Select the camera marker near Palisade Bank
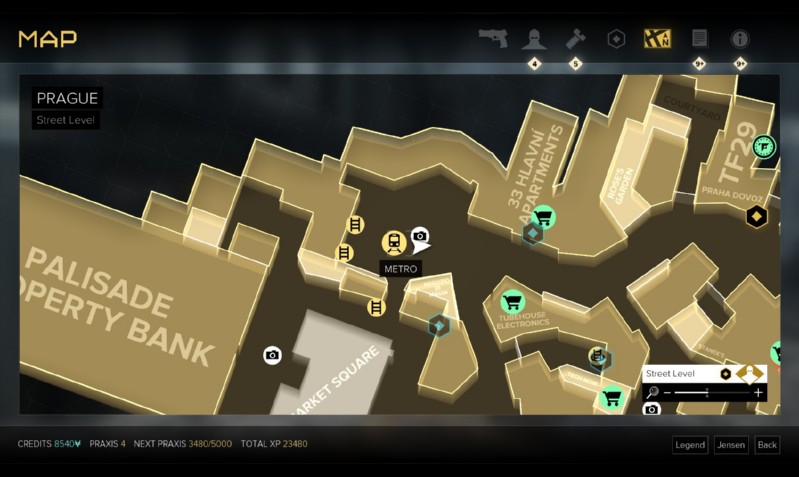The height and width of the screenshot is (477, 799). [x=272, y=355]
